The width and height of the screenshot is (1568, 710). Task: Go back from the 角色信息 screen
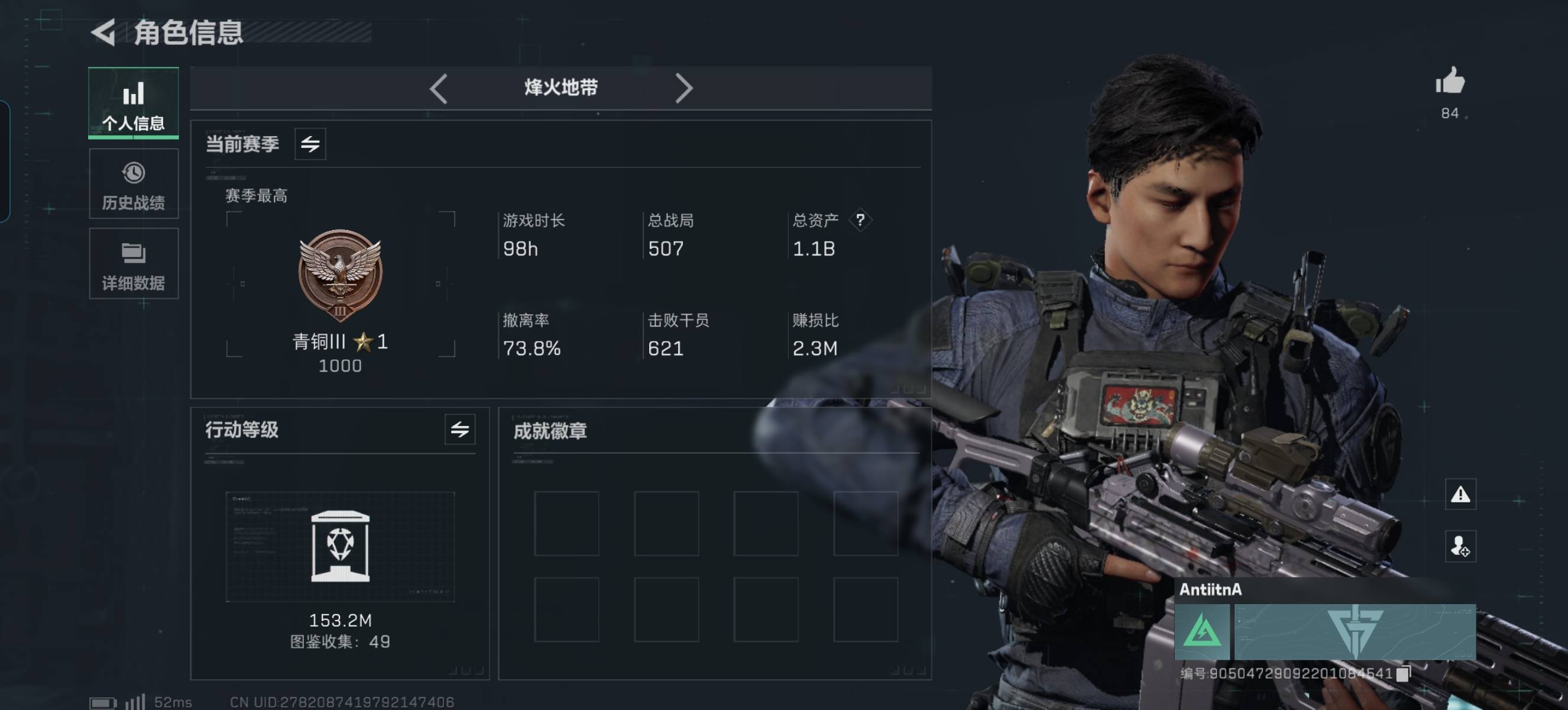click(x=104, y=32)
